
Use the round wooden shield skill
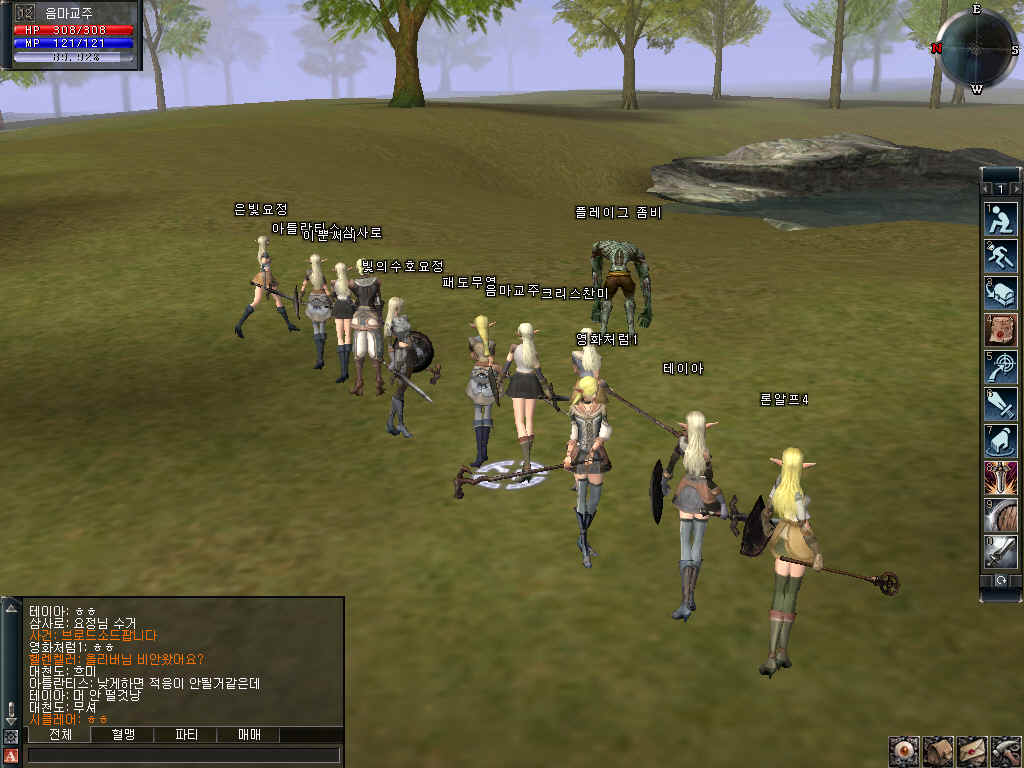point(1001,515)
